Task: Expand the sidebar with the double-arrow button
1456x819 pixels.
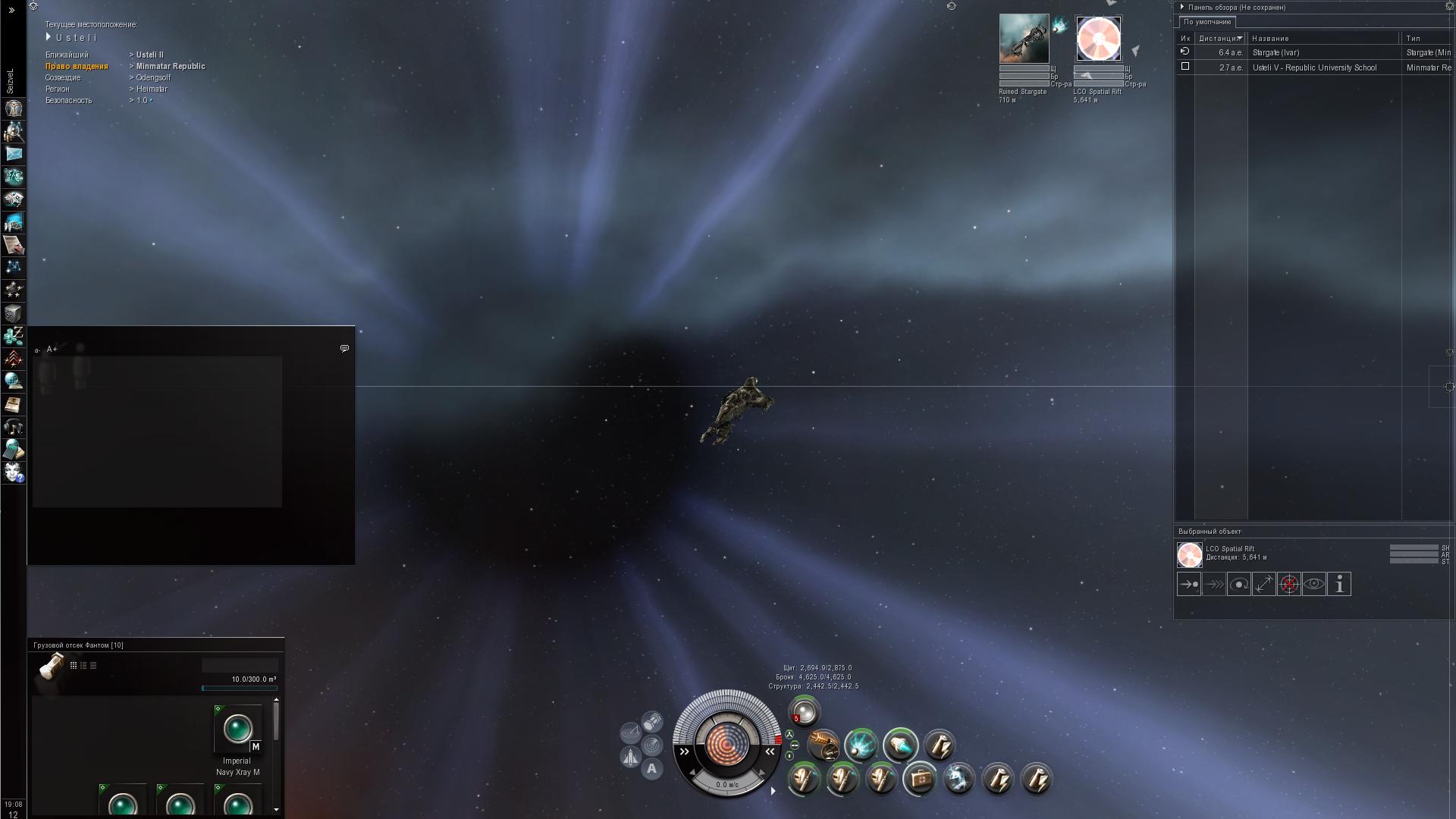Action: pyautogui.click(x=11, y=10)
